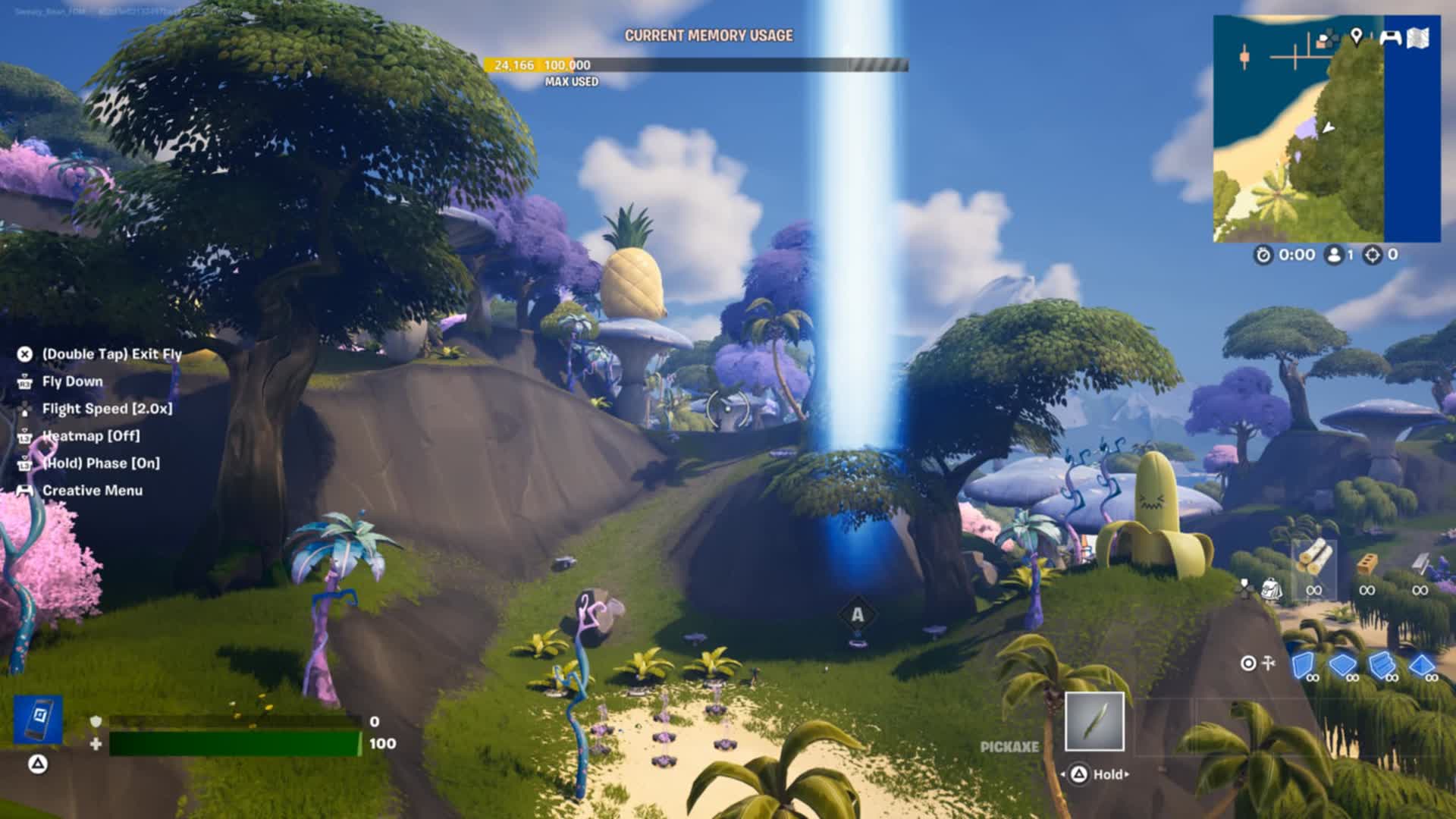Choose the Fly Down option

[x=72, y=381]
